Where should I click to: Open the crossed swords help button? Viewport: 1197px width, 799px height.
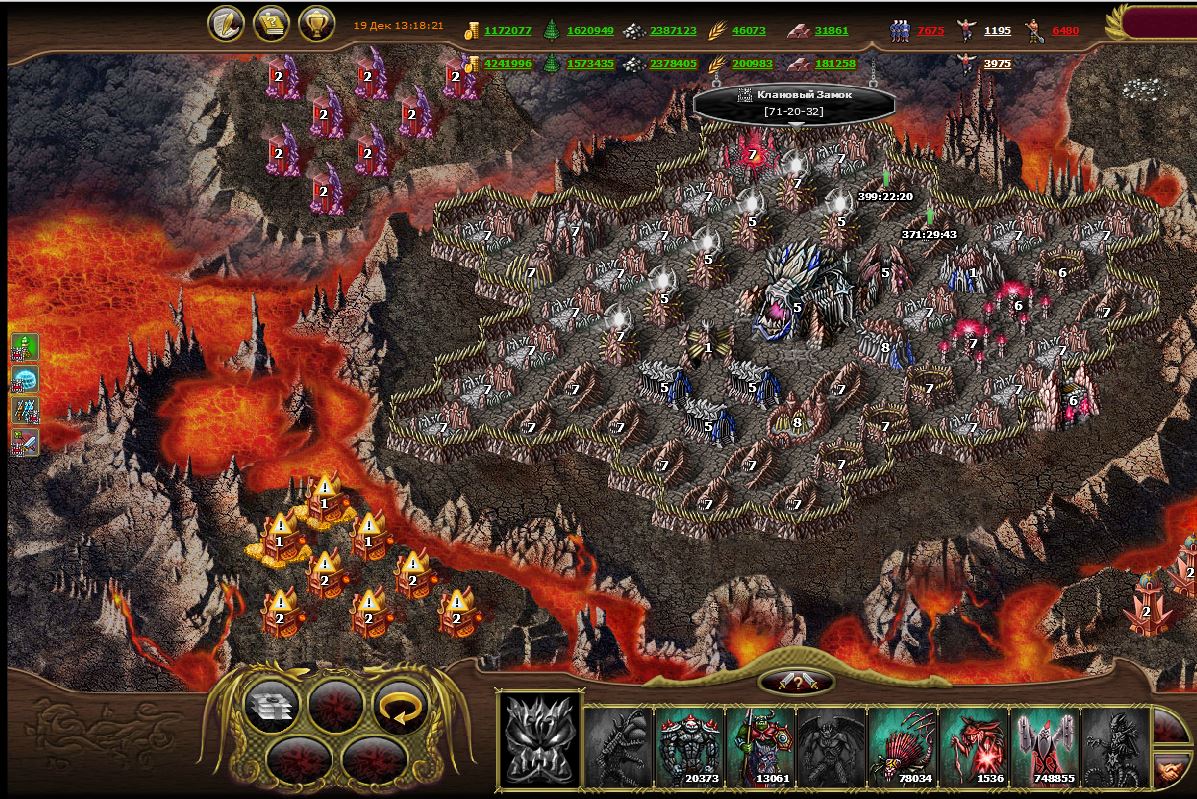click(x=798, y=682)
